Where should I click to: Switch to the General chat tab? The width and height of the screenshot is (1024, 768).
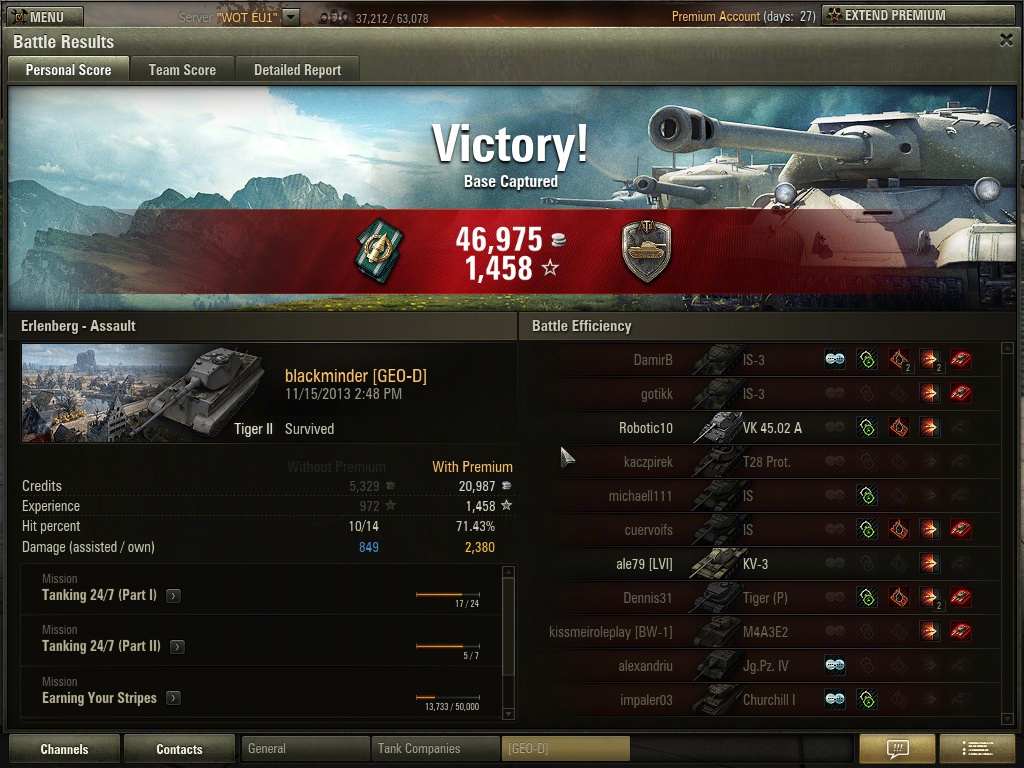tap(305, 748)
